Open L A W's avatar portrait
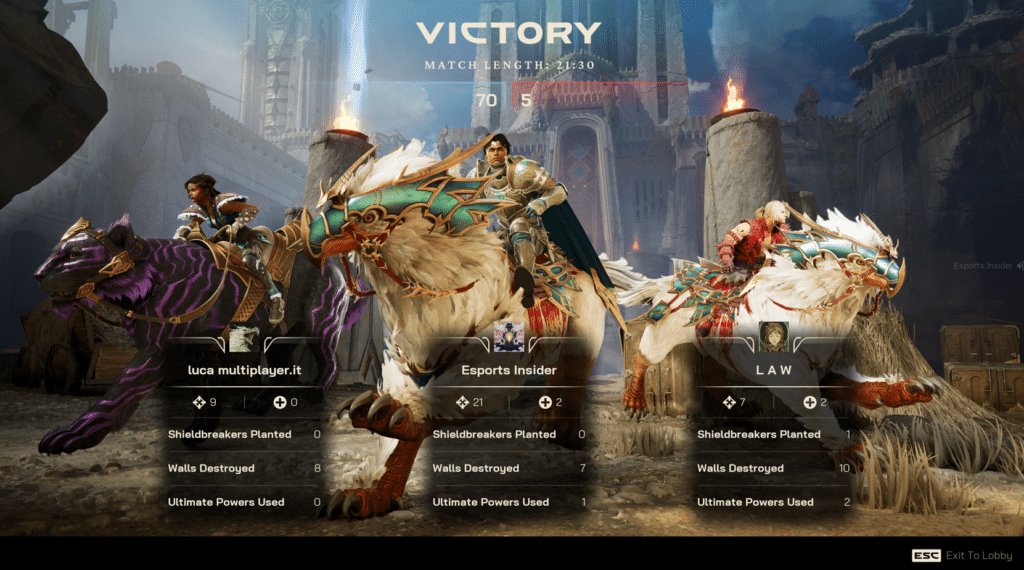Viewport: 1024px width, 570px height. [772, 337]
